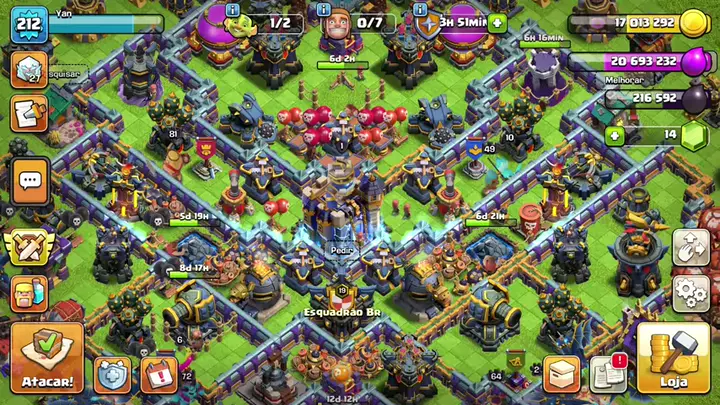Open the red exclamation events icon
Screen dimensions: 720x405
pyautogui.click(x=158, y=374)
